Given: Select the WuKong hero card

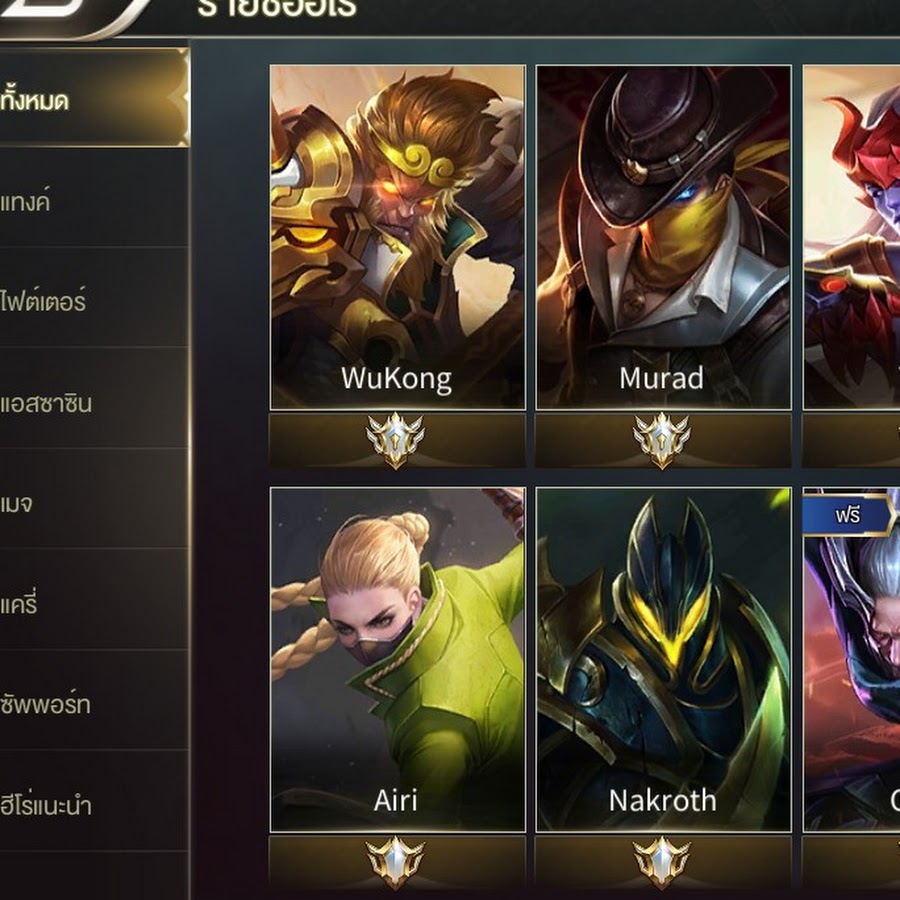Looking at the screenshot, I should [x=397, y=237].
